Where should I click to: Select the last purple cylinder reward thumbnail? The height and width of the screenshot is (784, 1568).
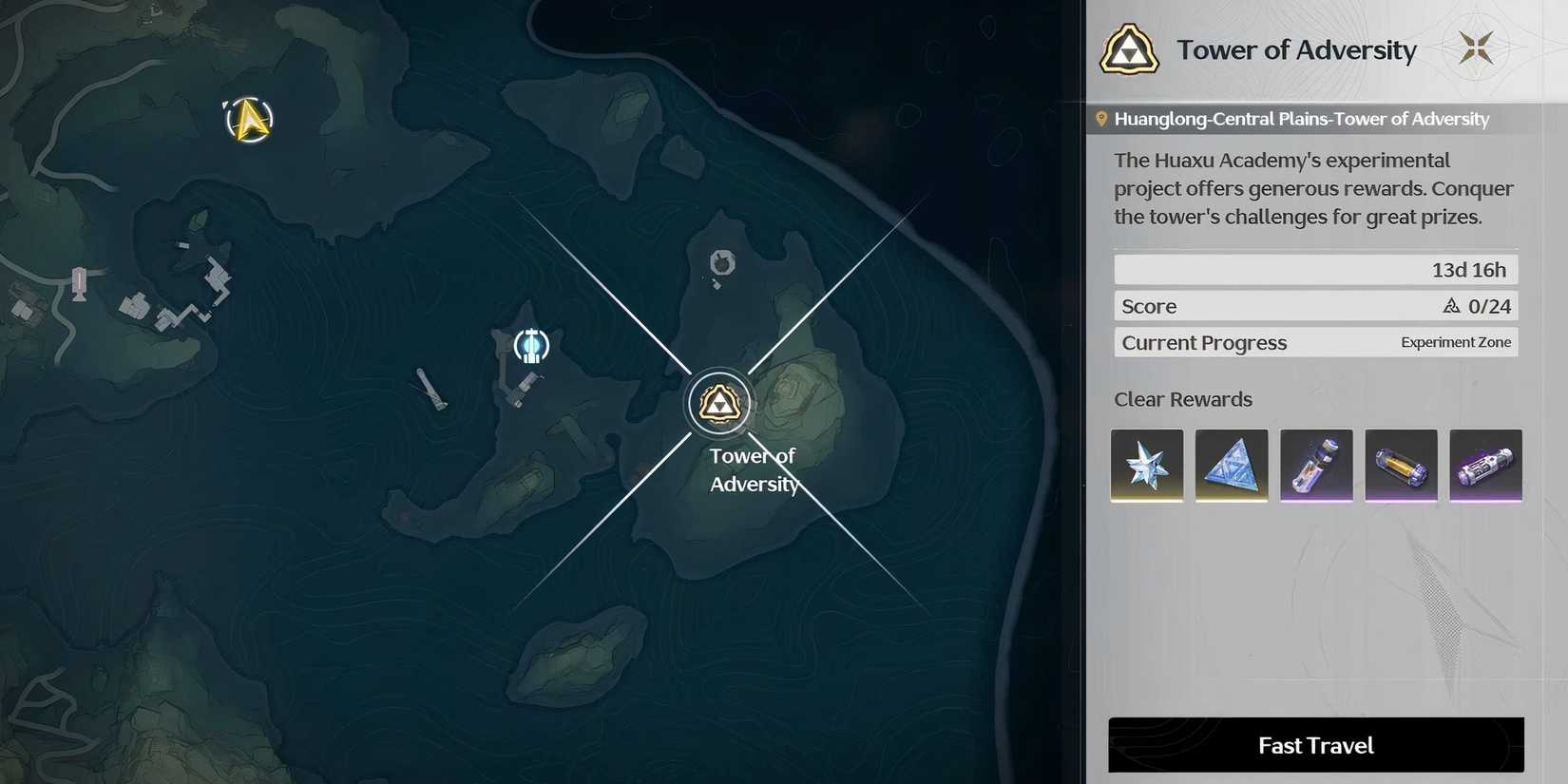point(1486,466)
